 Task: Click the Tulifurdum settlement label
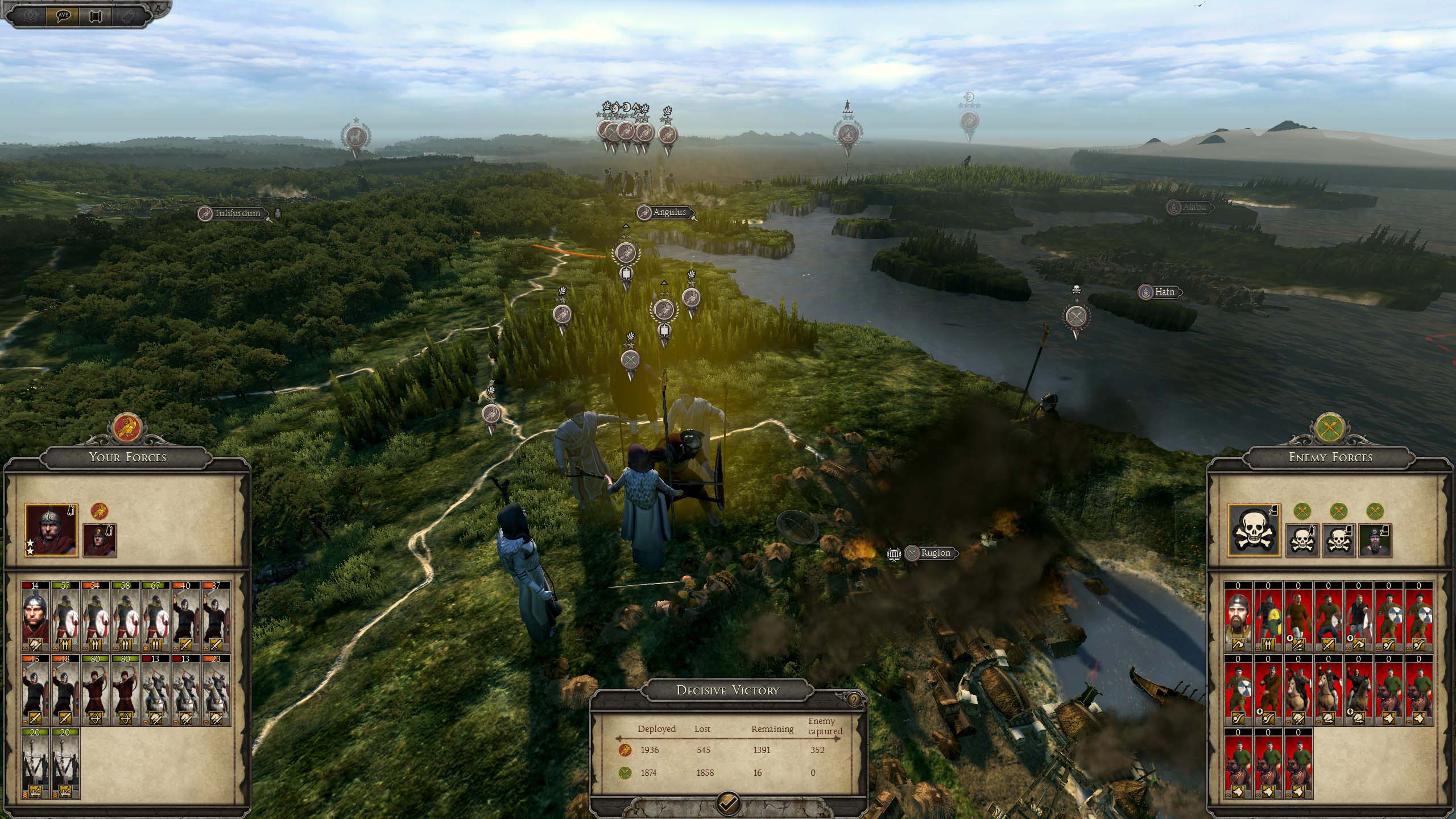click(237, 213)
